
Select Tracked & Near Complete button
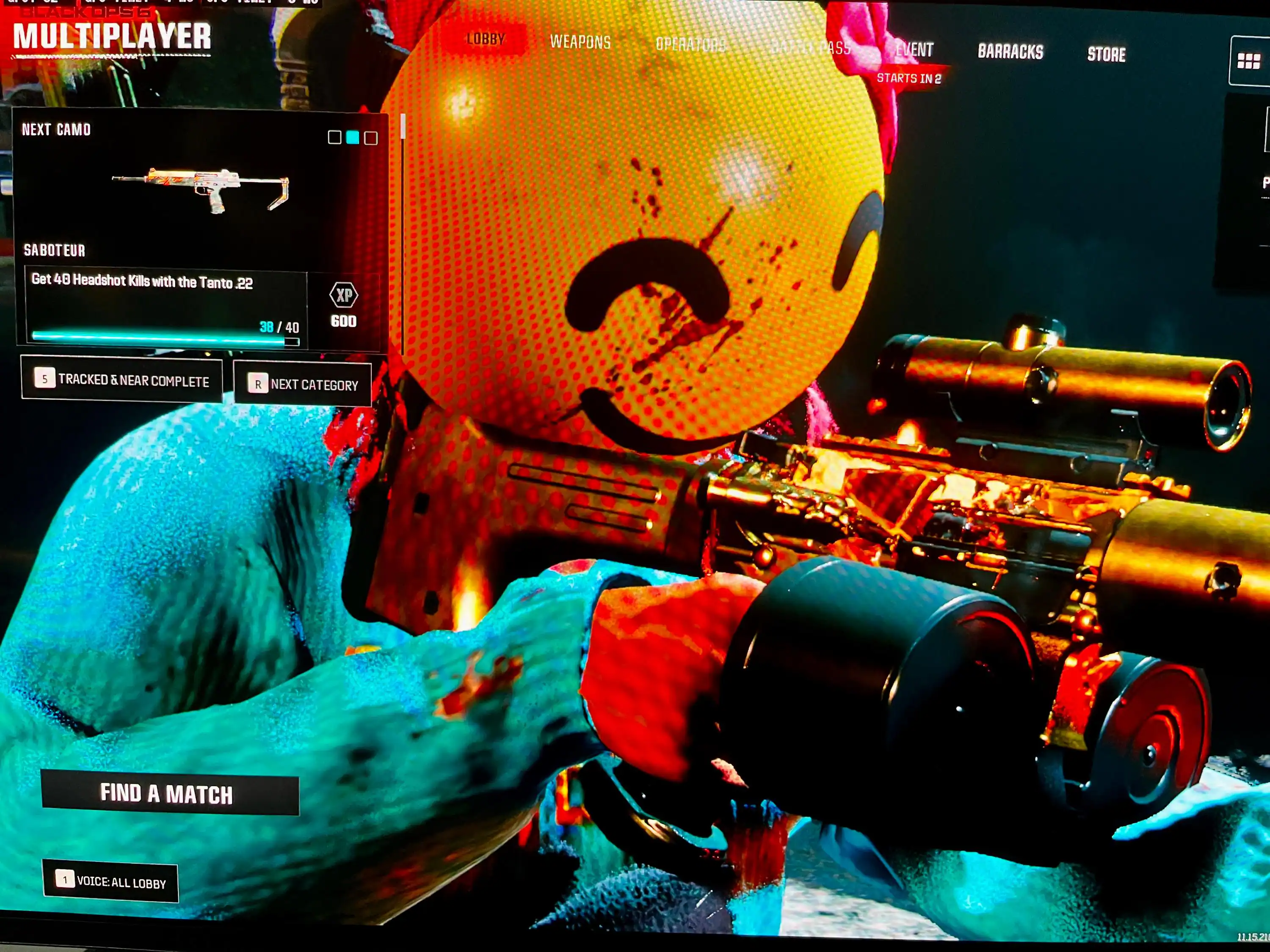[x=122, y=380]
